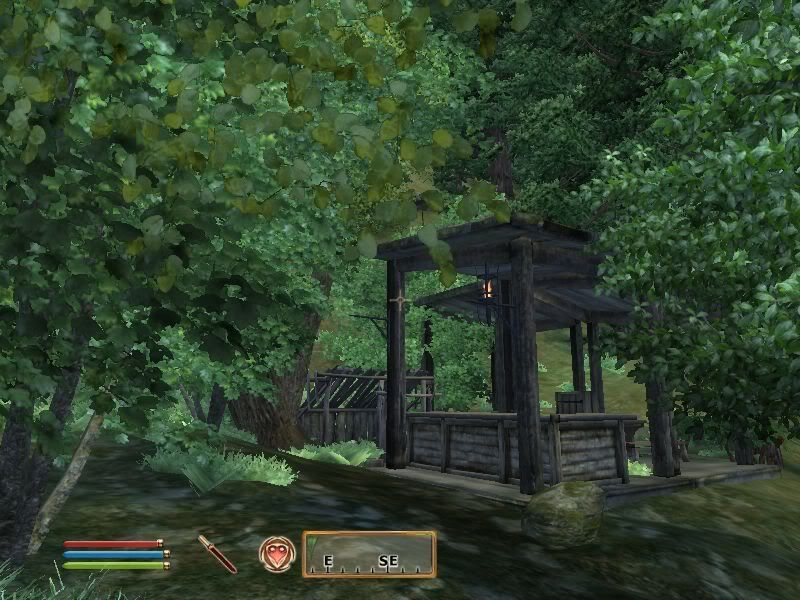Screen dimensions: 800x600
Task: Select the heart-shaped active spell icon
Action: 276,553
